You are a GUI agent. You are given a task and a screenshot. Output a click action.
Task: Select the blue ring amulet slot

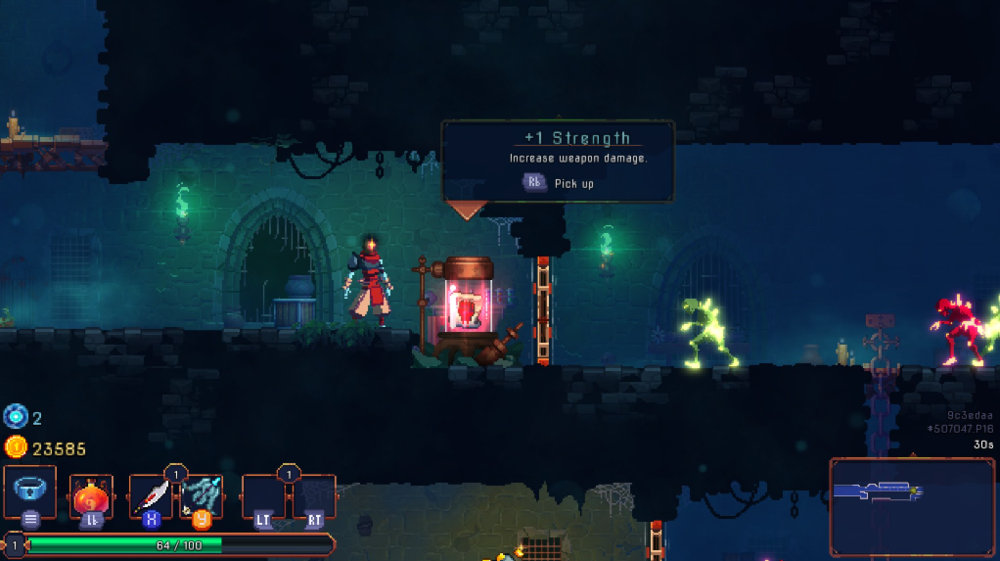tap(30, 492)
